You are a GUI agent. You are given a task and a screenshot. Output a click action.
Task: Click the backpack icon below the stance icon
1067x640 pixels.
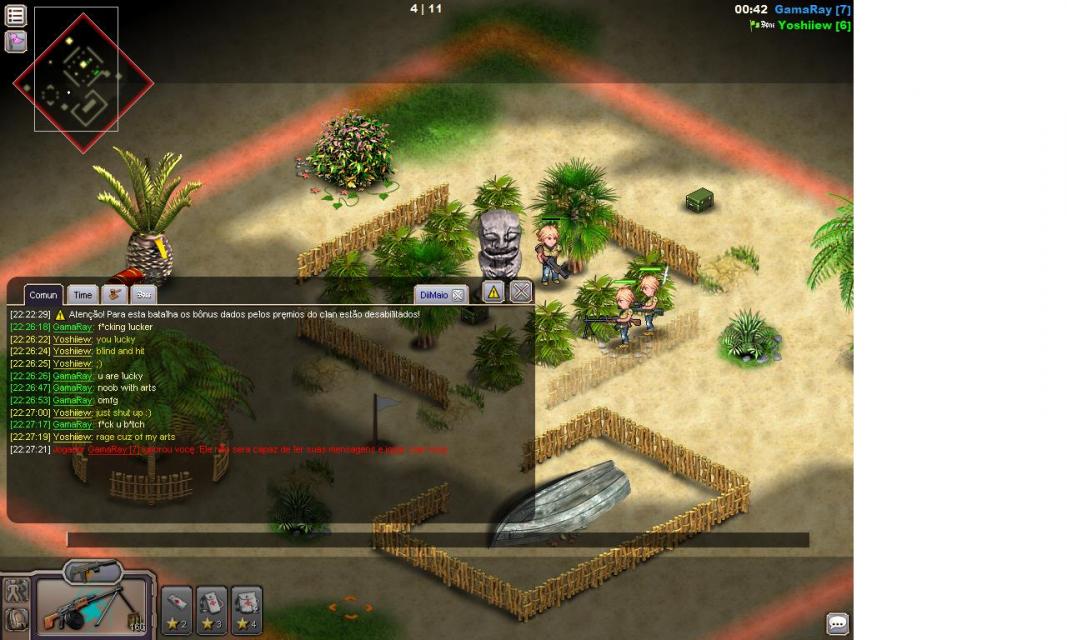(16, 619)
